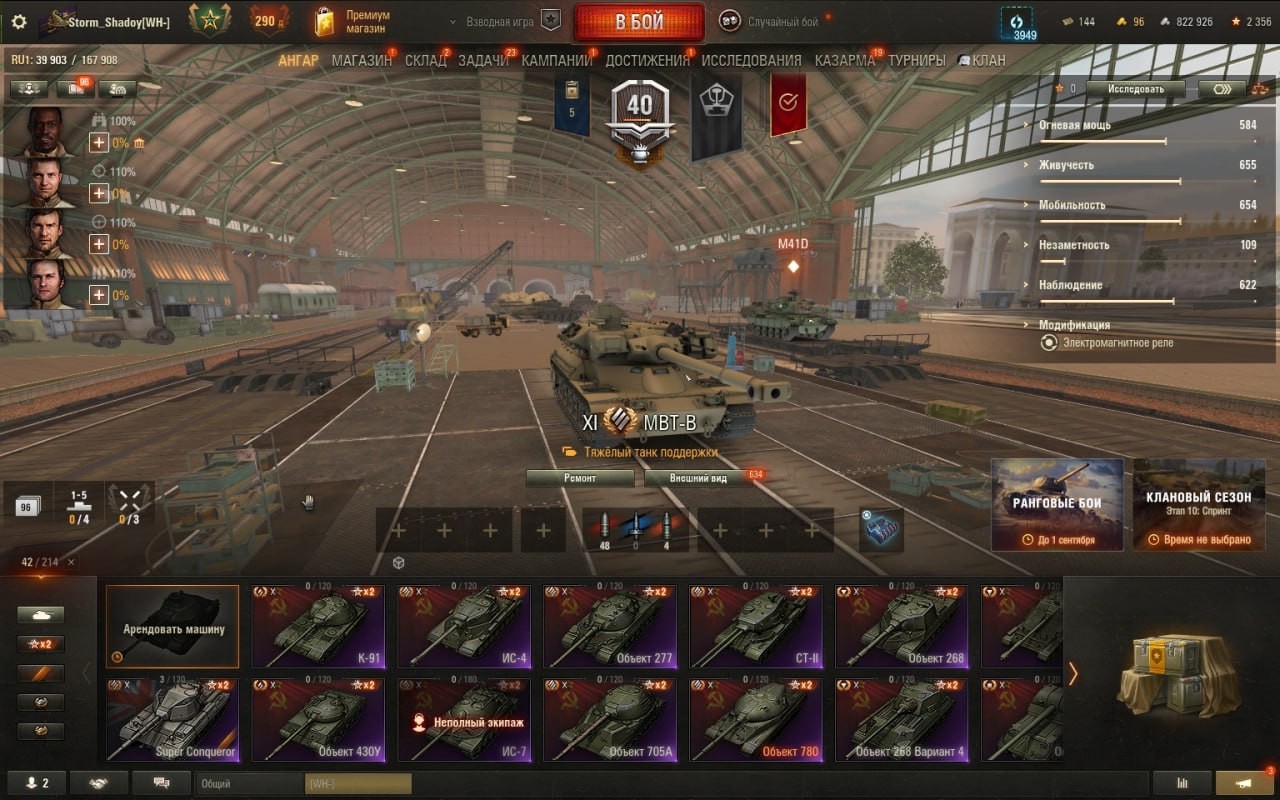Screen dimensions: 1280x800
Task: Click the Исследовать button
Action: click(x=1136, y=89)
